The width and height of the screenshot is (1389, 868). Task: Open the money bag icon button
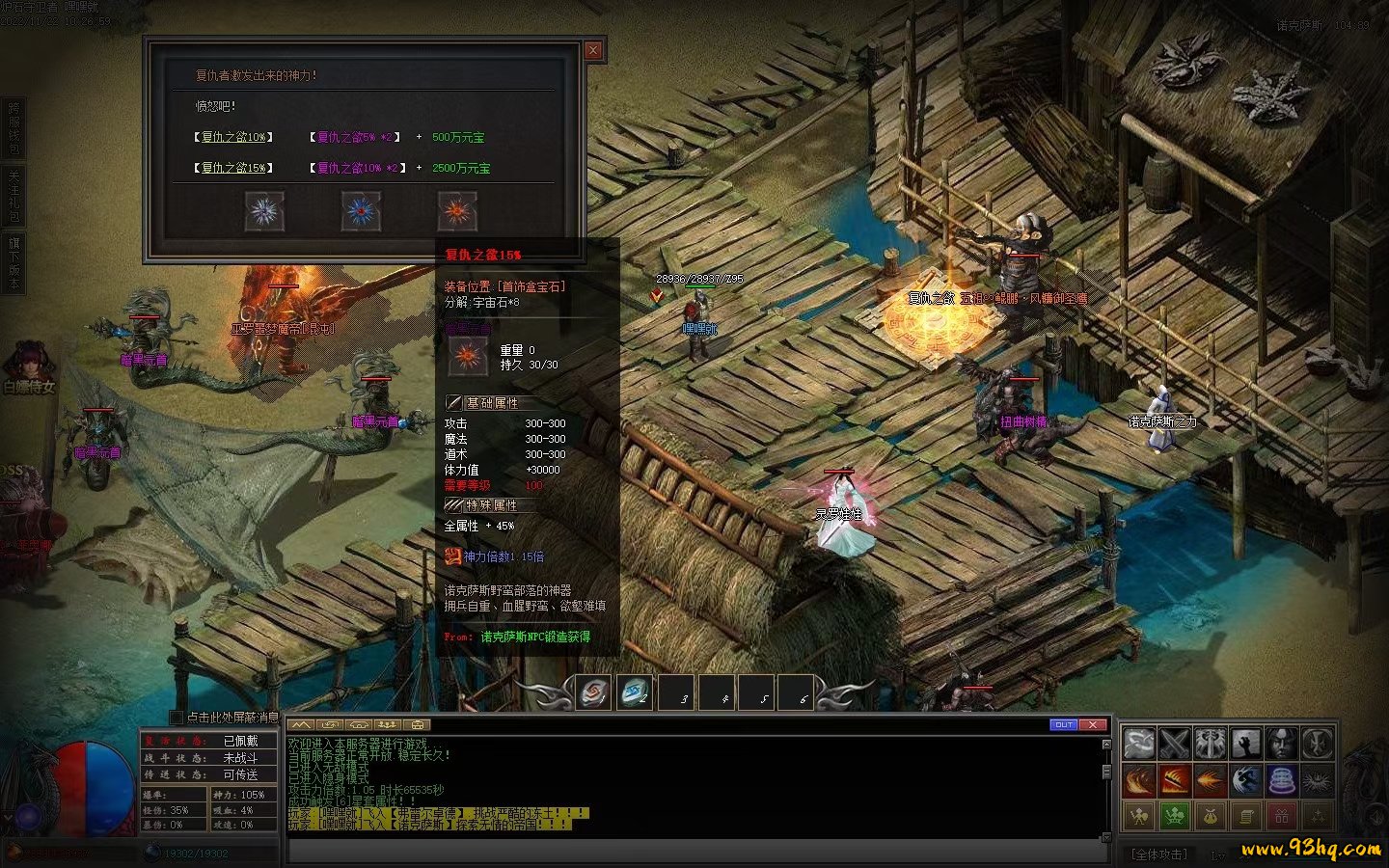1210,816
